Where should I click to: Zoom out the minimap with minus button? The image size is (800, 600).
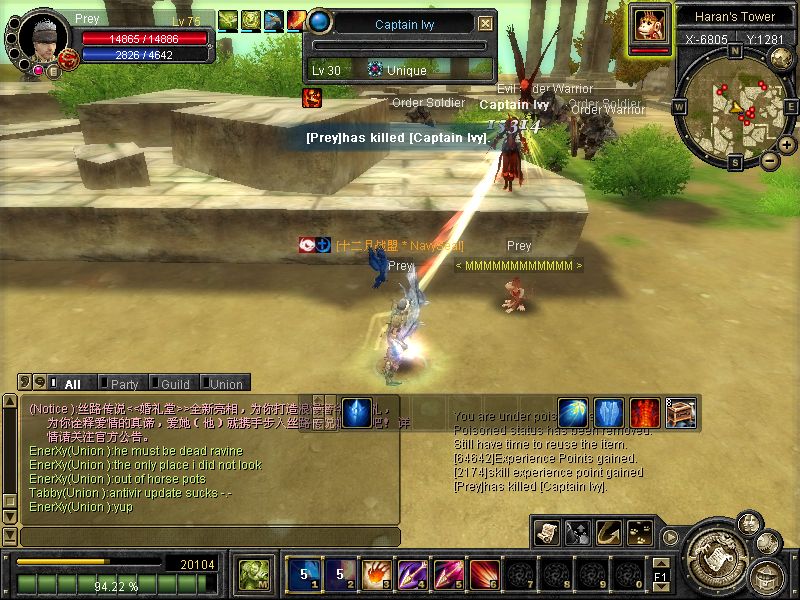click(770, 160)
